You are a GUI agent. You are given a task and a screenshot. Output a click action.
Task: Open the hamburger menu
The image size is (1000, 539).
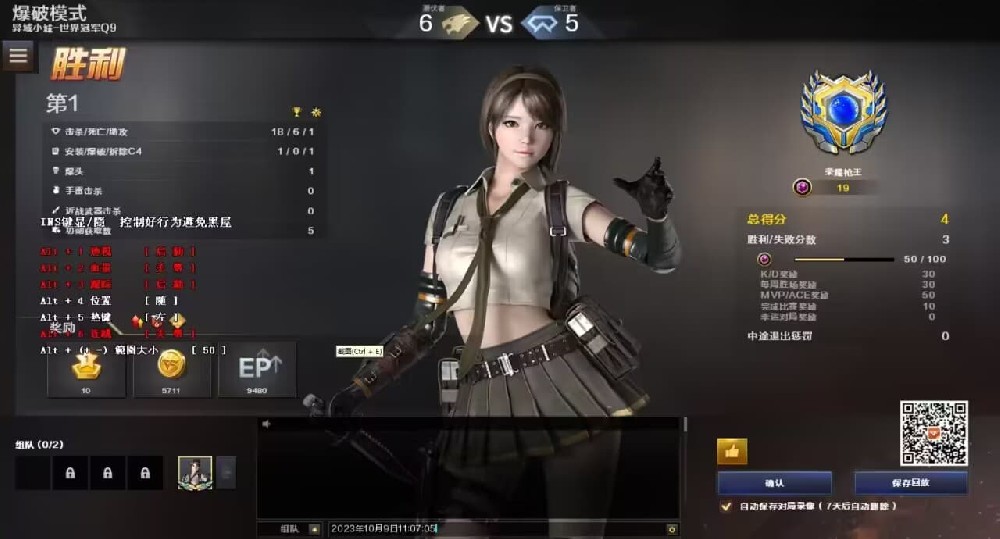click(x=18, y=56)
